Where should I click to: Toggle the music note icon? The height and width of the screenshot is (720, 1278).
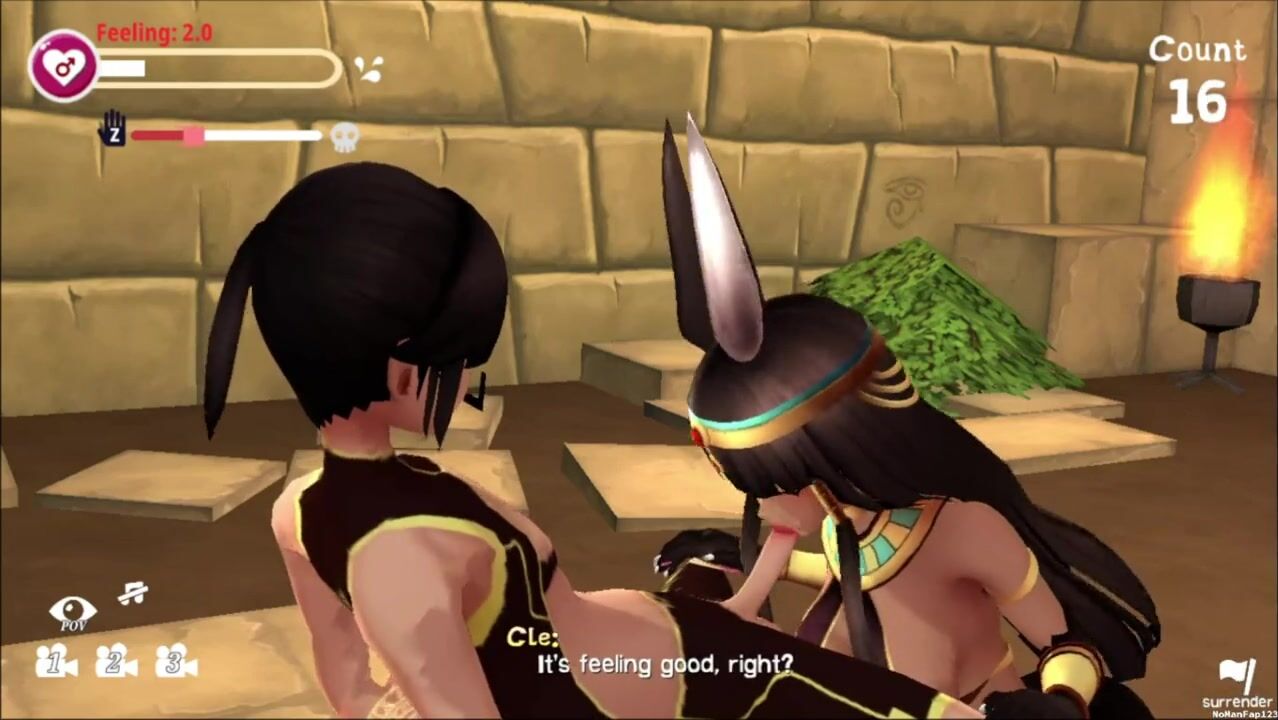(132, 594)
